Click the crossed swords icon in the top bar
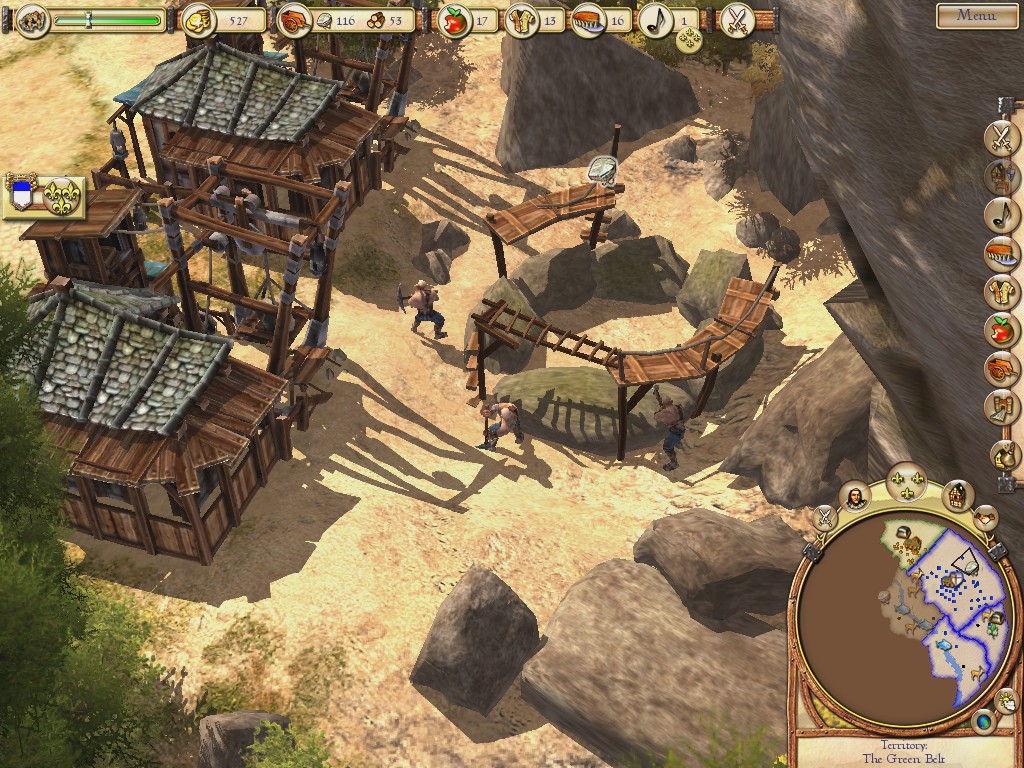 737,19
